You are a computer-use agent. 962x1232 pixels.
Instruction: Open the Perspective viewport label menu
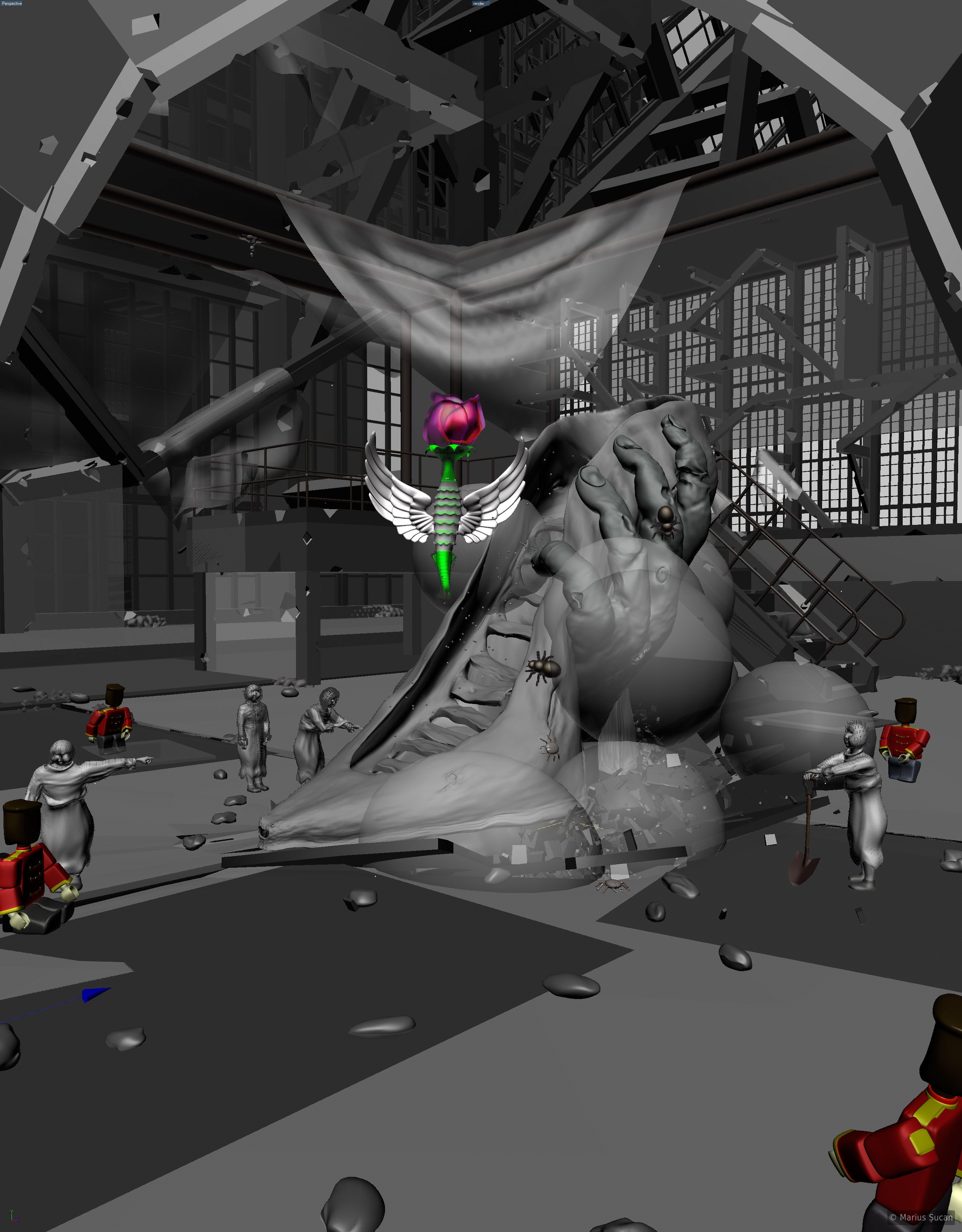(11, 3)
